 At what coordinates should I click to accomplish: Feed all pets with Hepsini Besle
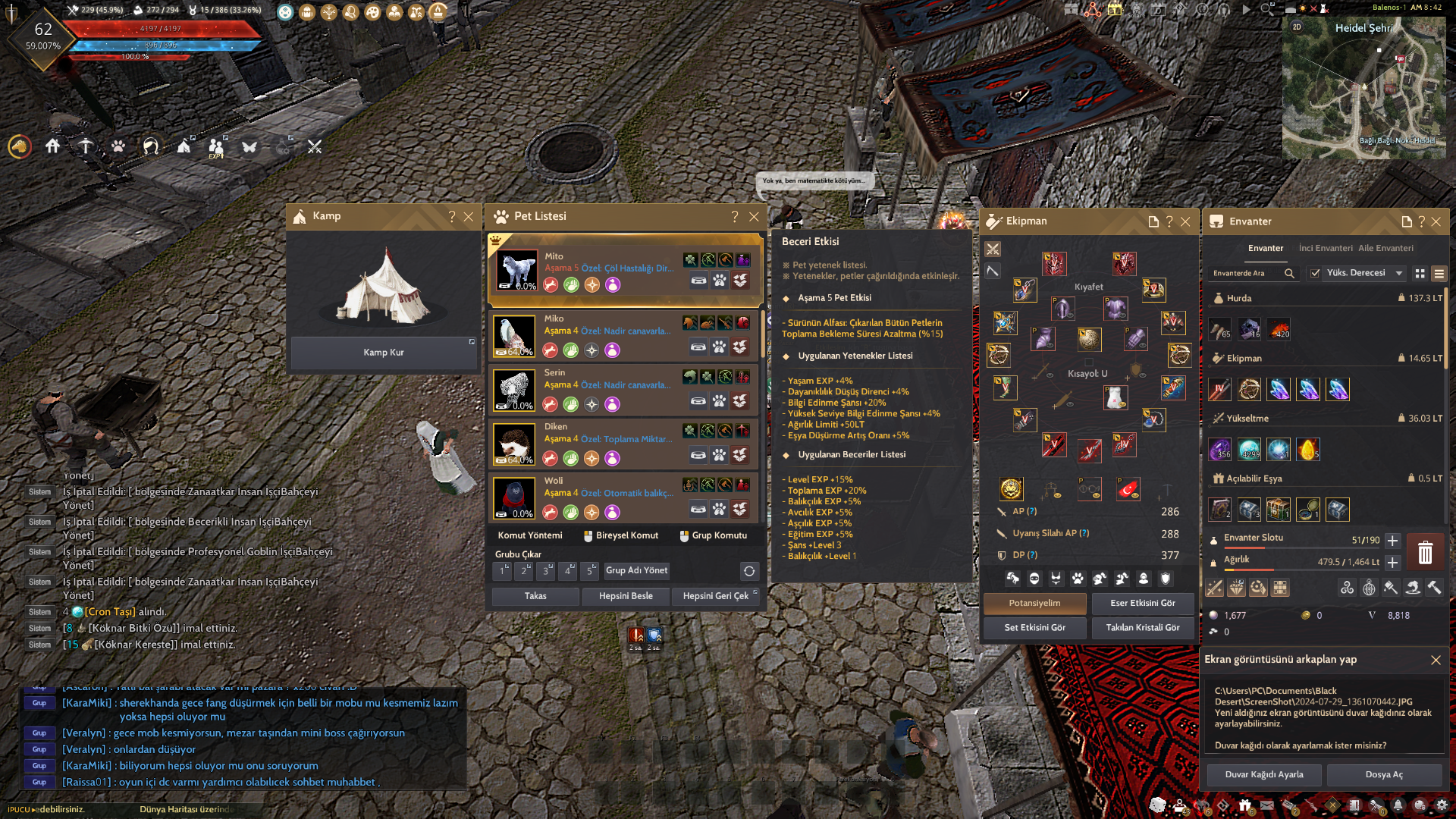626,596
